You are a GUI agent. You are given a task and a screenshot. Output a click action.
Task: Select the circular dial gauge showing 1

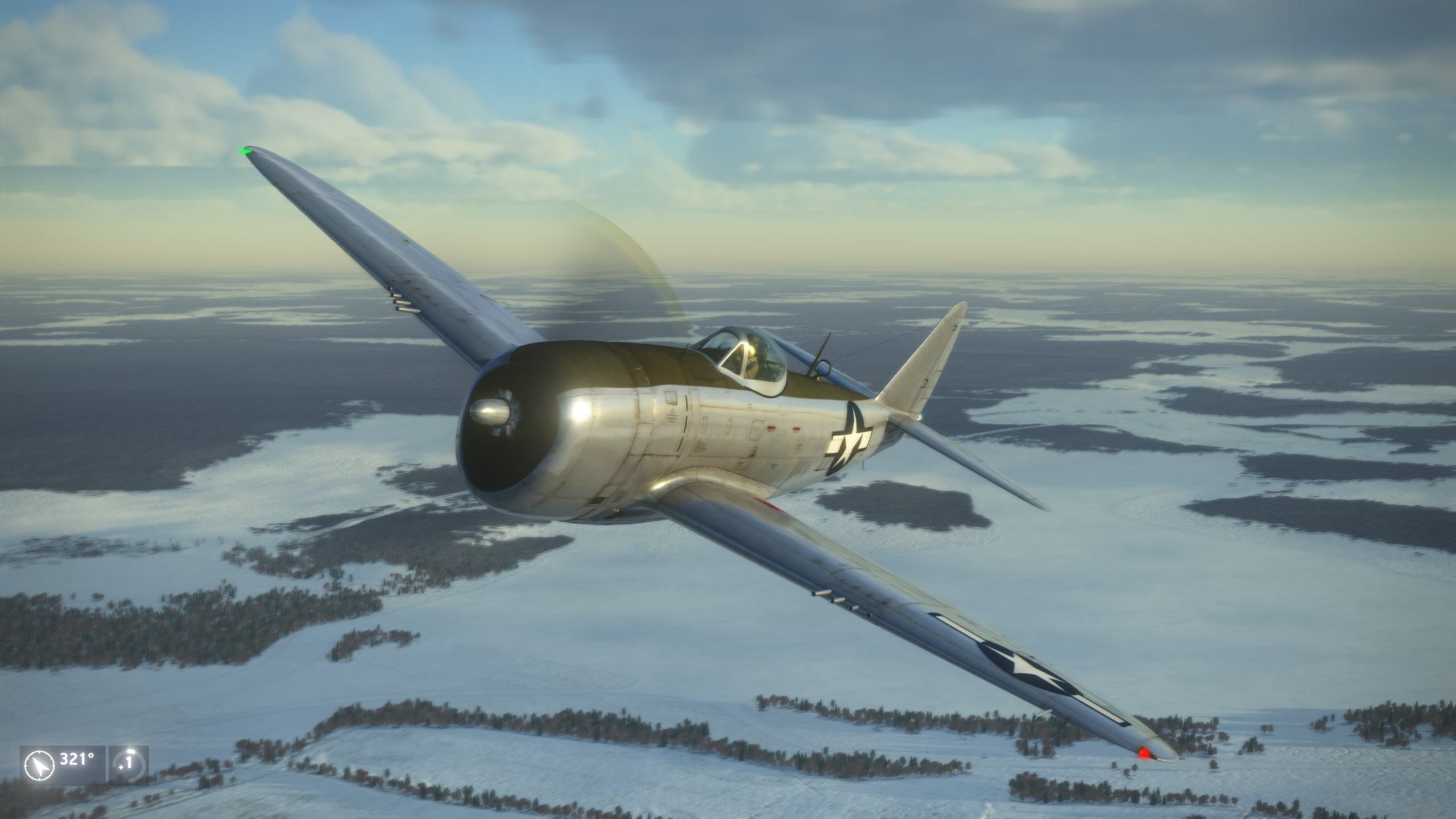pyautogui.click(x=129, y=765)
